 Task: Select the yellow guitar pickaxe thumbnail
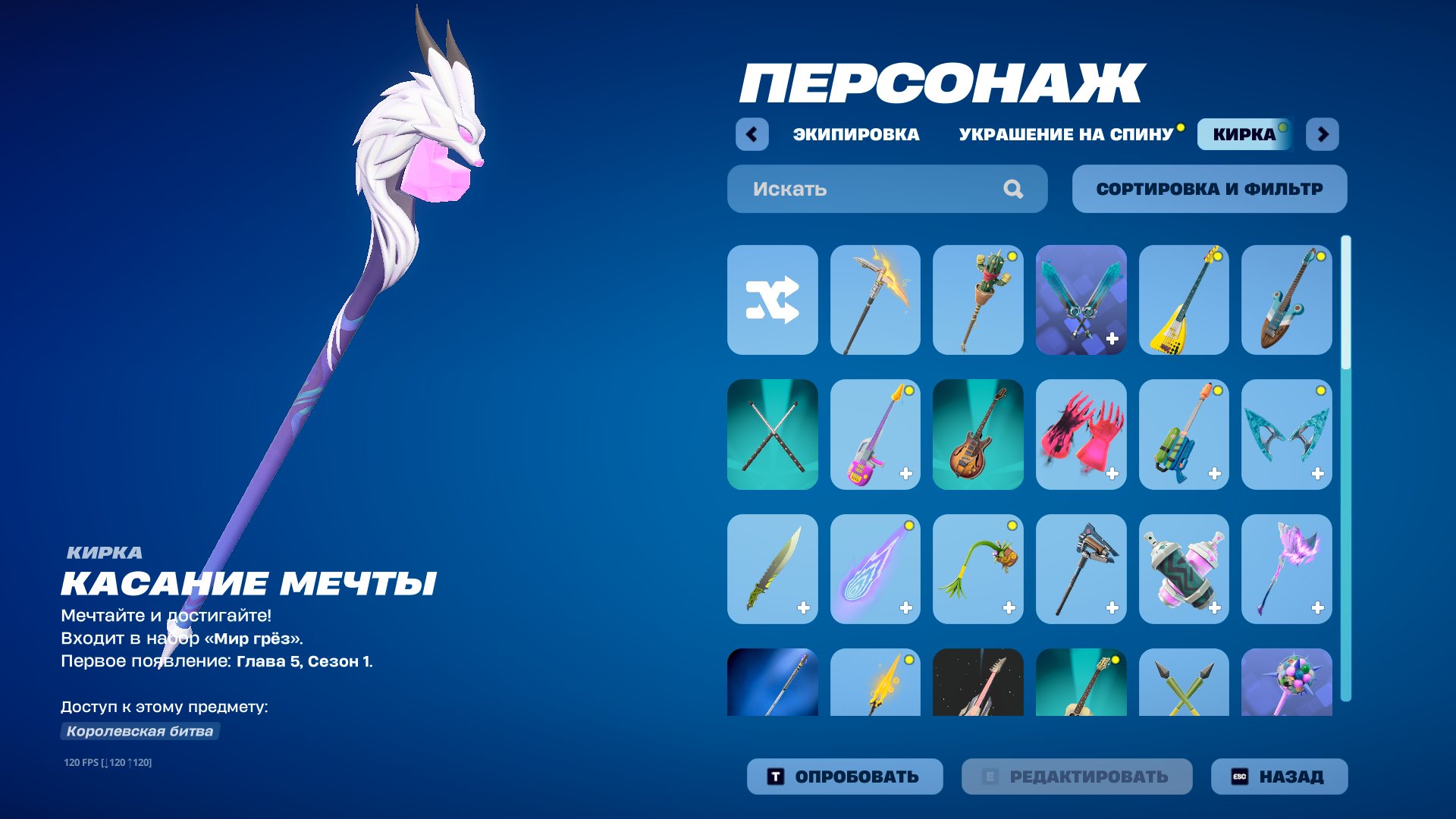(1185, 299)
